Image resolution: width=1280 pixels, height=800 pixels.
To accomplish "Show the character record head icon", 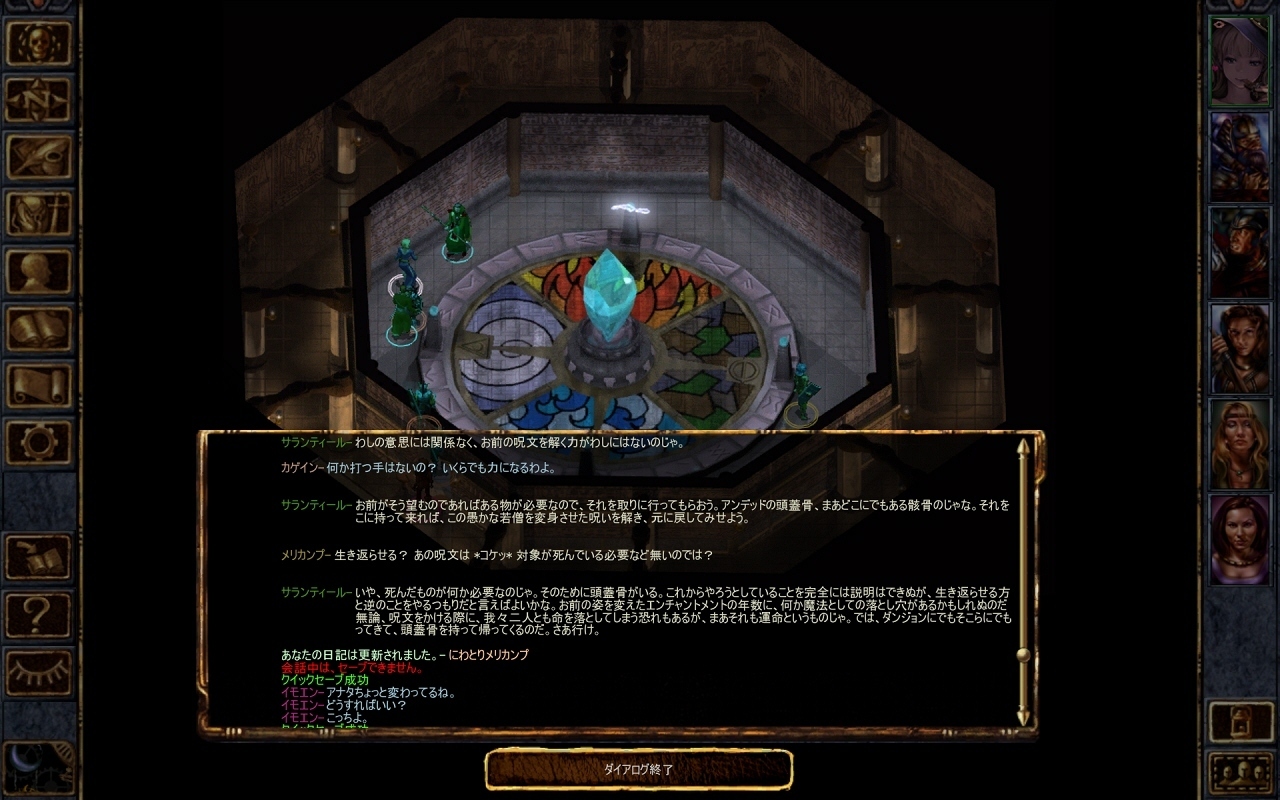I will pos(39,270).
